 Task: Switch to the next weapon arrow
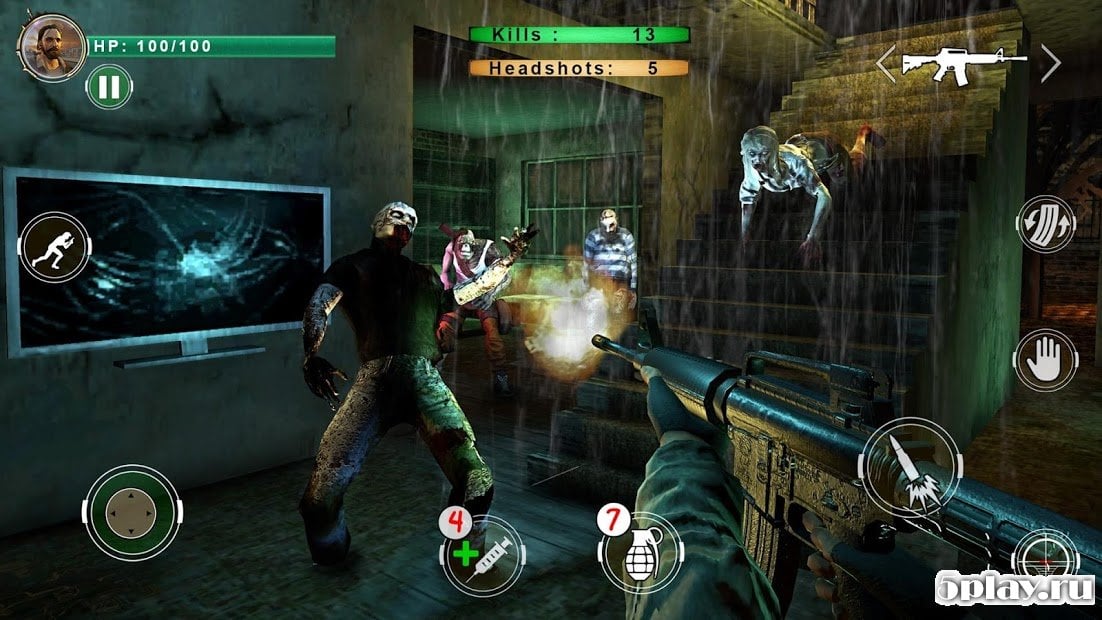pyautogui.click(x=1050, y=63)
